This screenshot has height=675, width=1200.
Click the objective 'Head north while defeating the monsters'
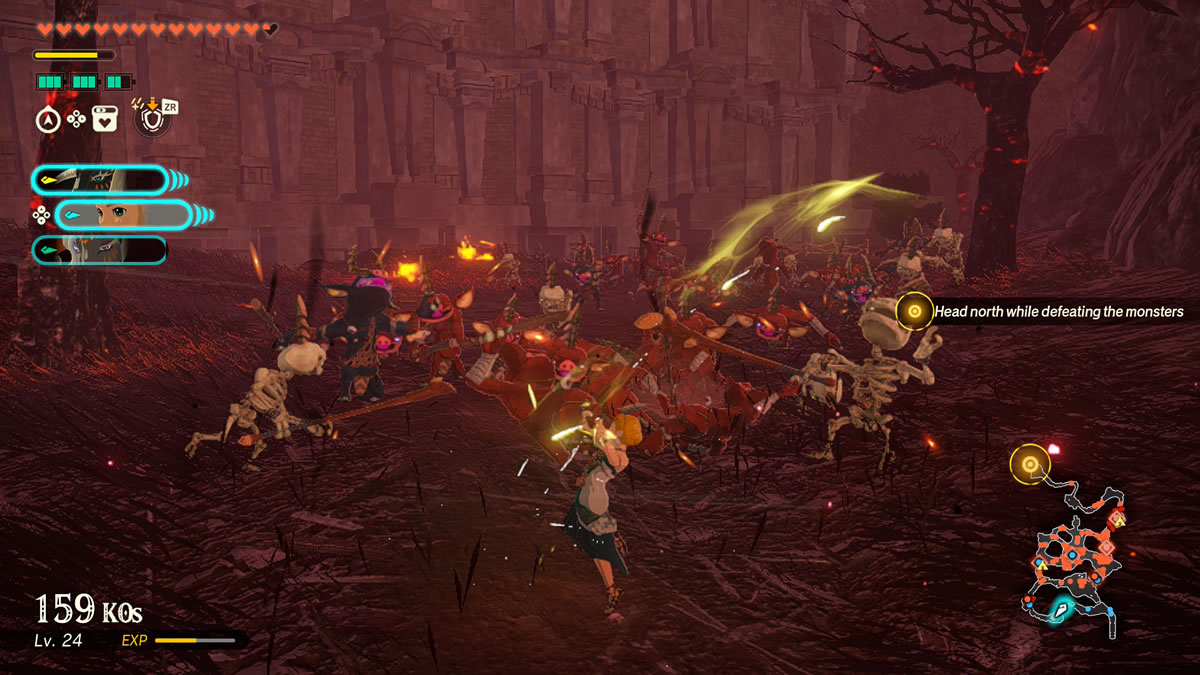tap(1058, 312)
